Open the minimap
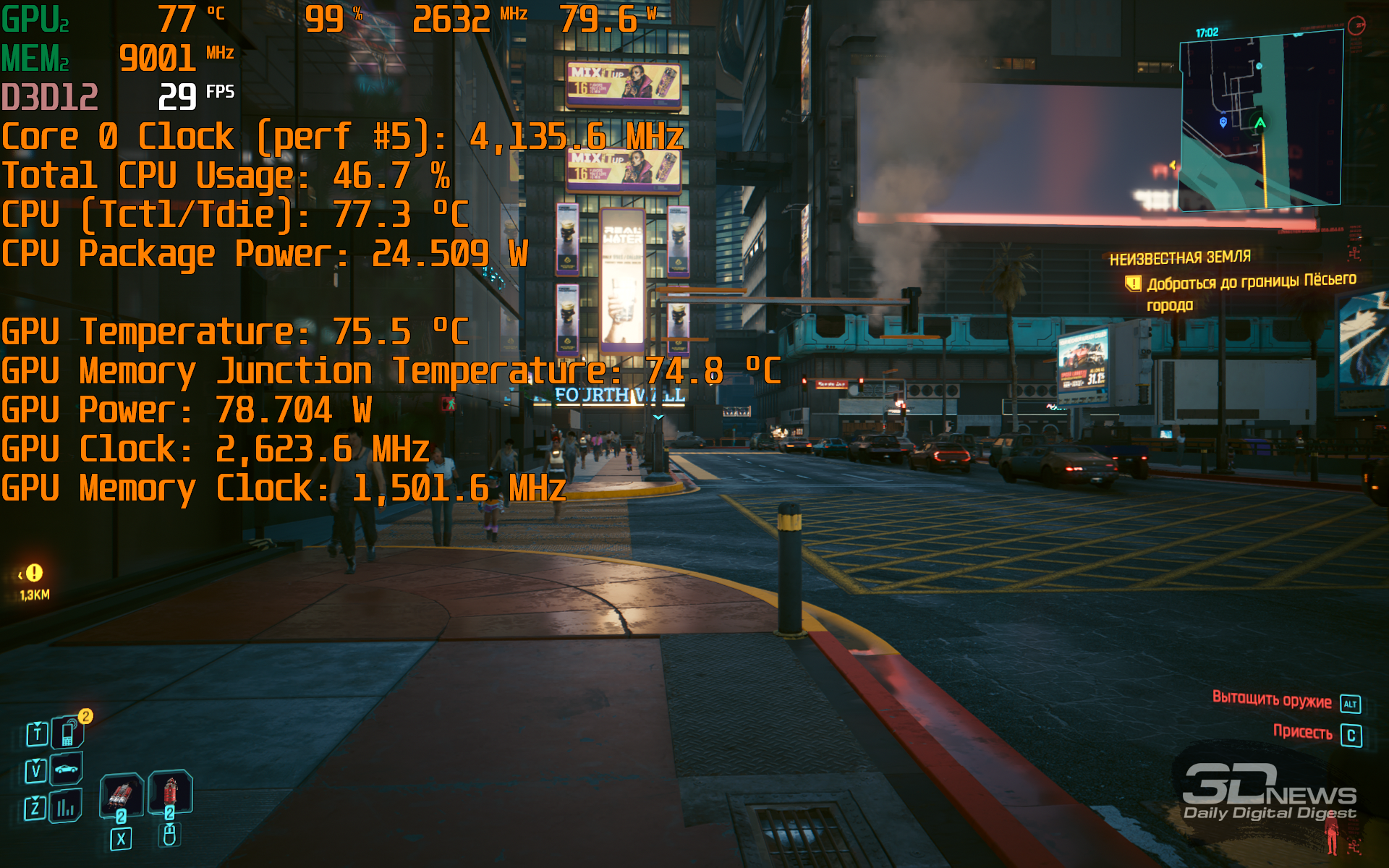This screenshot has height=868, width=1389. pos(1261,121)
